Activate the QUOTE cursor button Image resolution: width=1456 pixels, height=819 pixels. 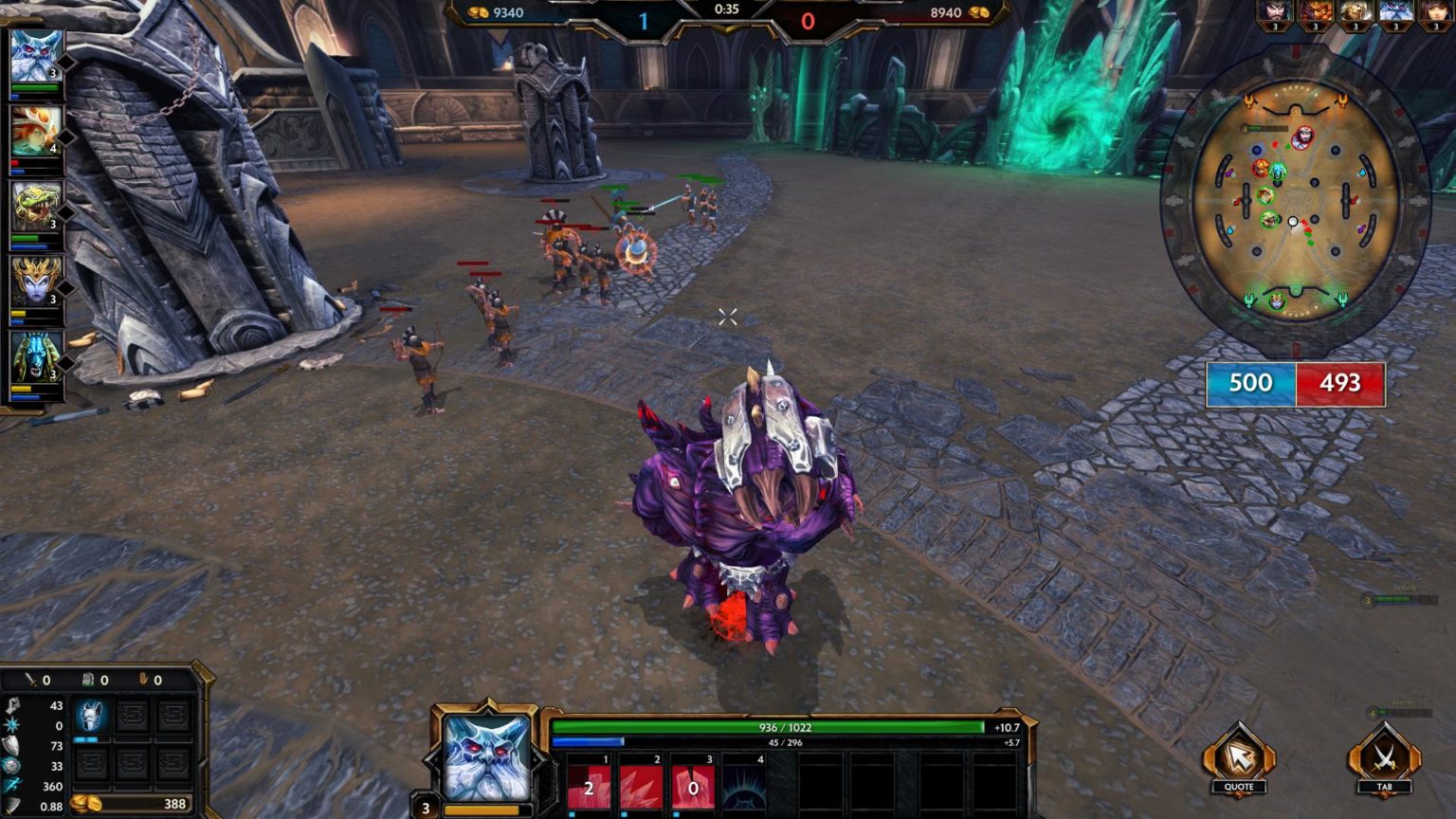[x=1238, y=759]
